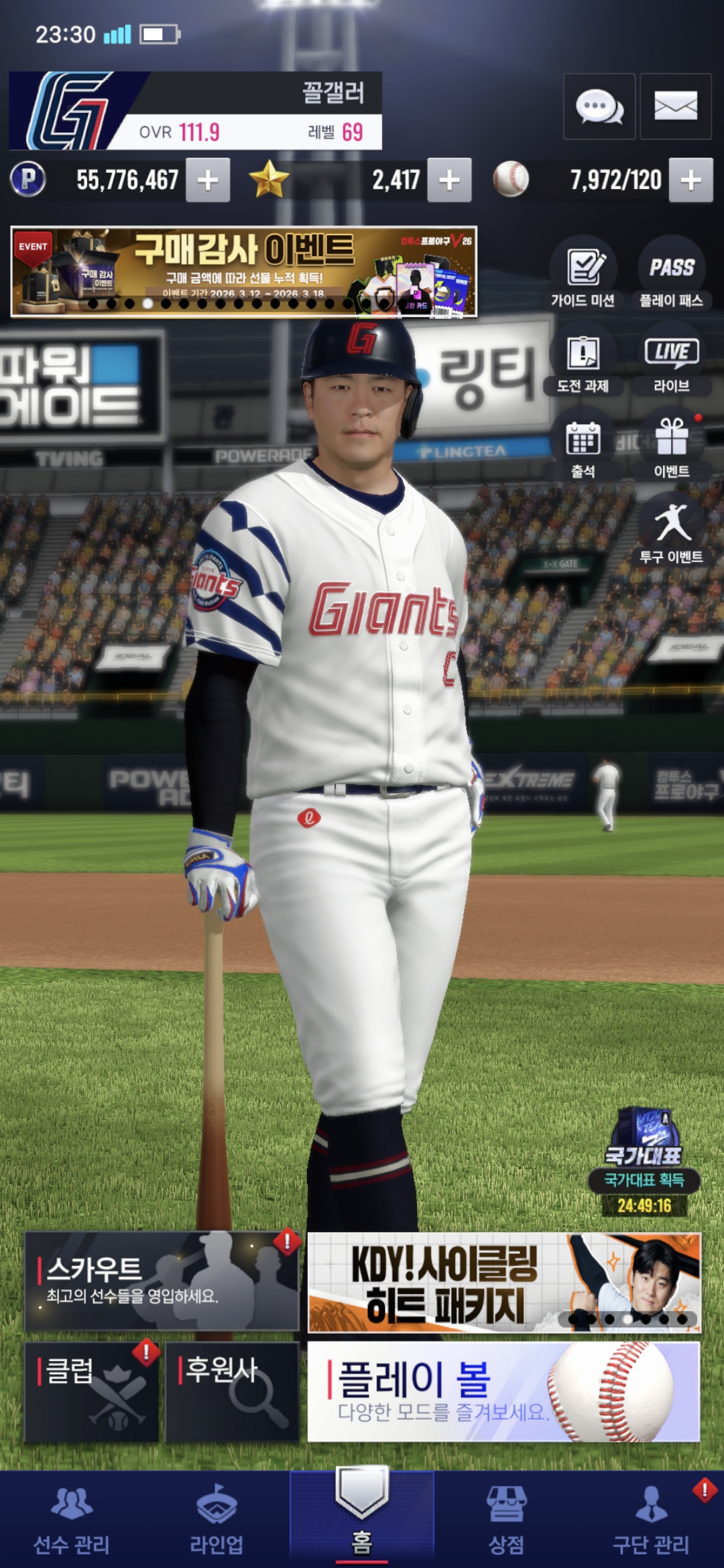Open the mailbox envelope icon

(x=676, y=107)
